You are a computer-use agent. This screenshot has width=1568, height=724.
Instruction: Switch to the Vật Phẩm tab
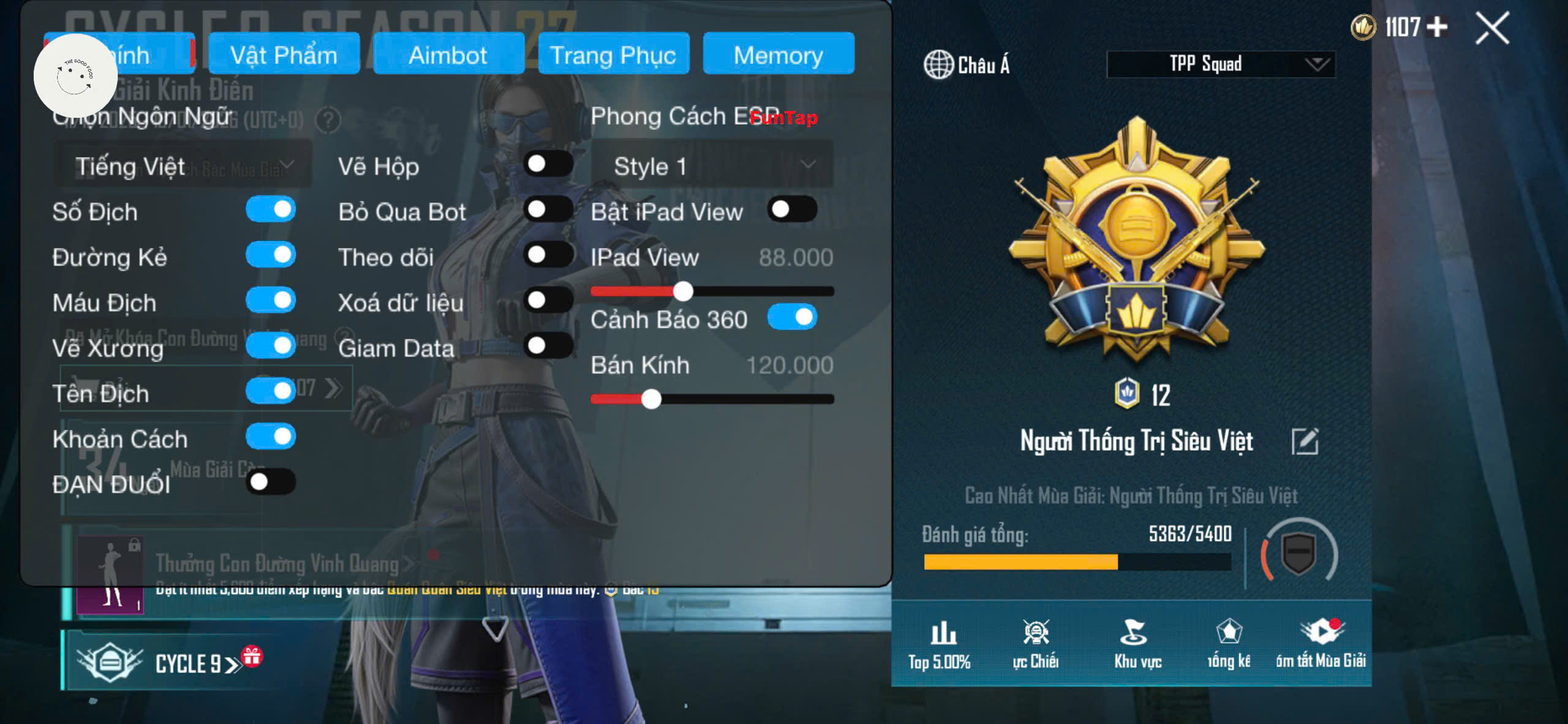pos(284,55)
